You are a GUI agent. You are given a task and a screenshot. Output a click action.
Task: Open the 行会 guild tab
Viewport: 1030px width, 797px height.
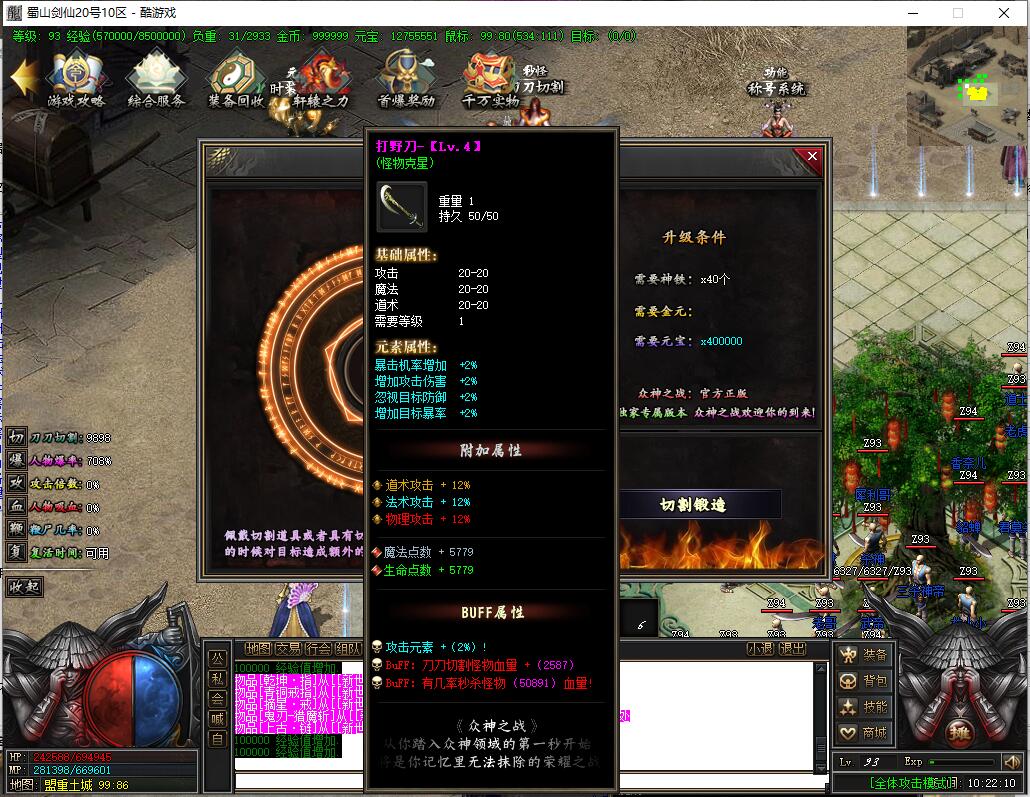(318, 648)
